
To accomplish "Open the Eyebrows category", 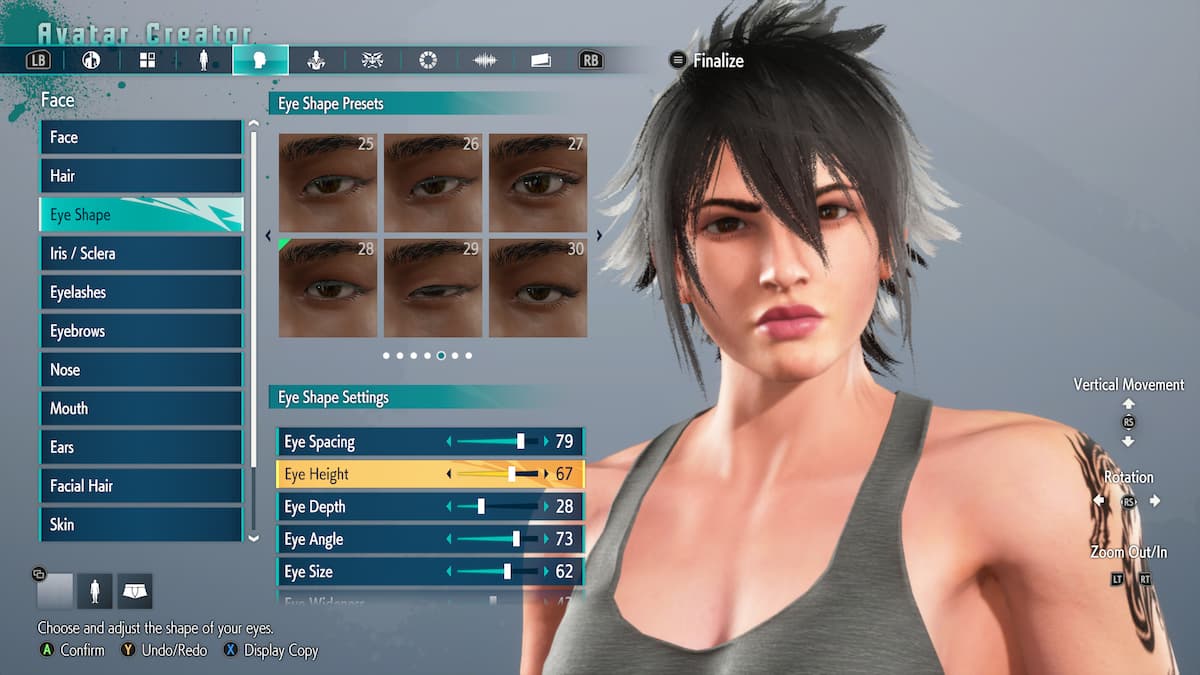I will pos(140,331).
